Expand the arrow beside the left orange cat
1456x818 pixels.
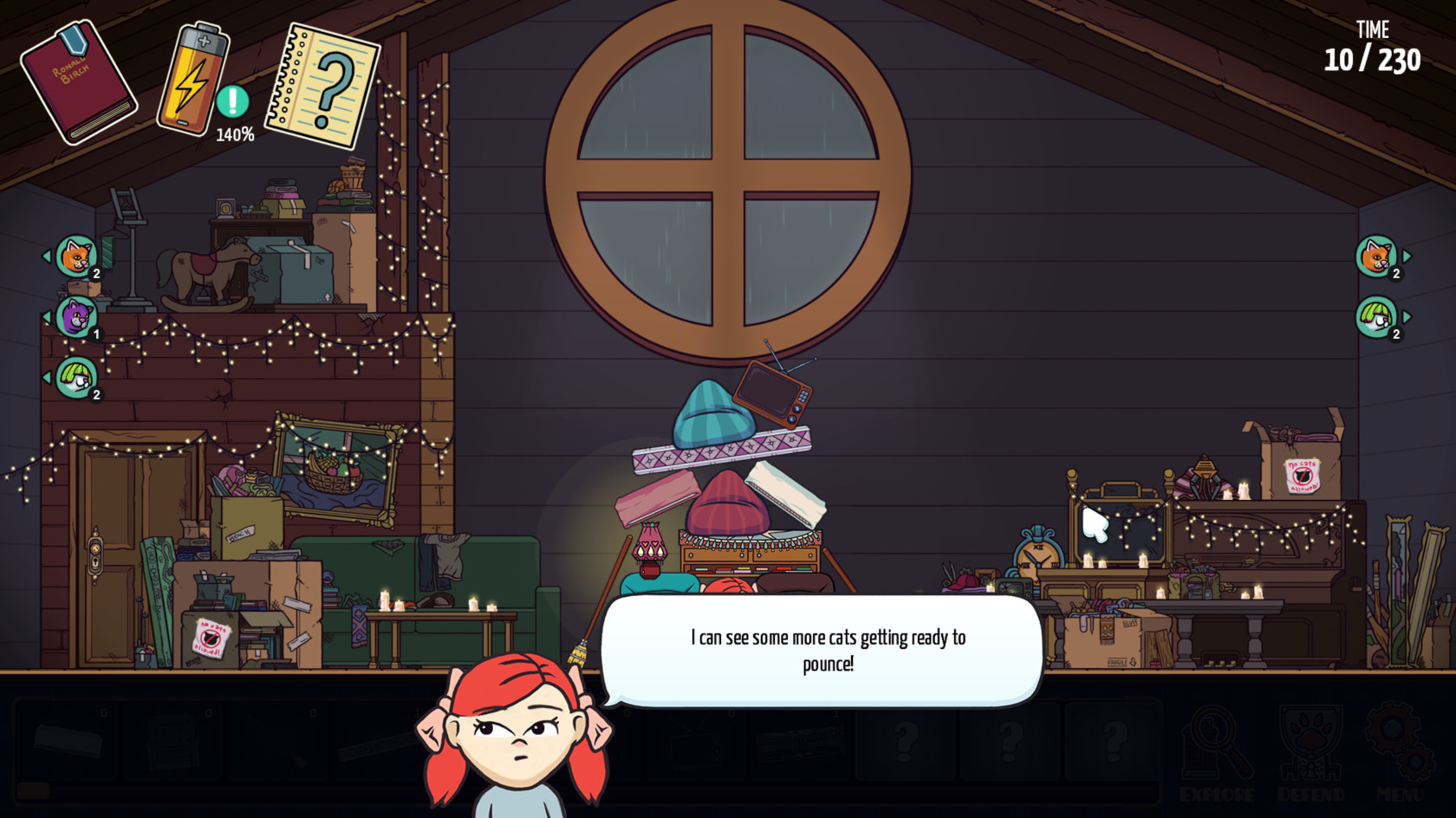tap(49, 257)
